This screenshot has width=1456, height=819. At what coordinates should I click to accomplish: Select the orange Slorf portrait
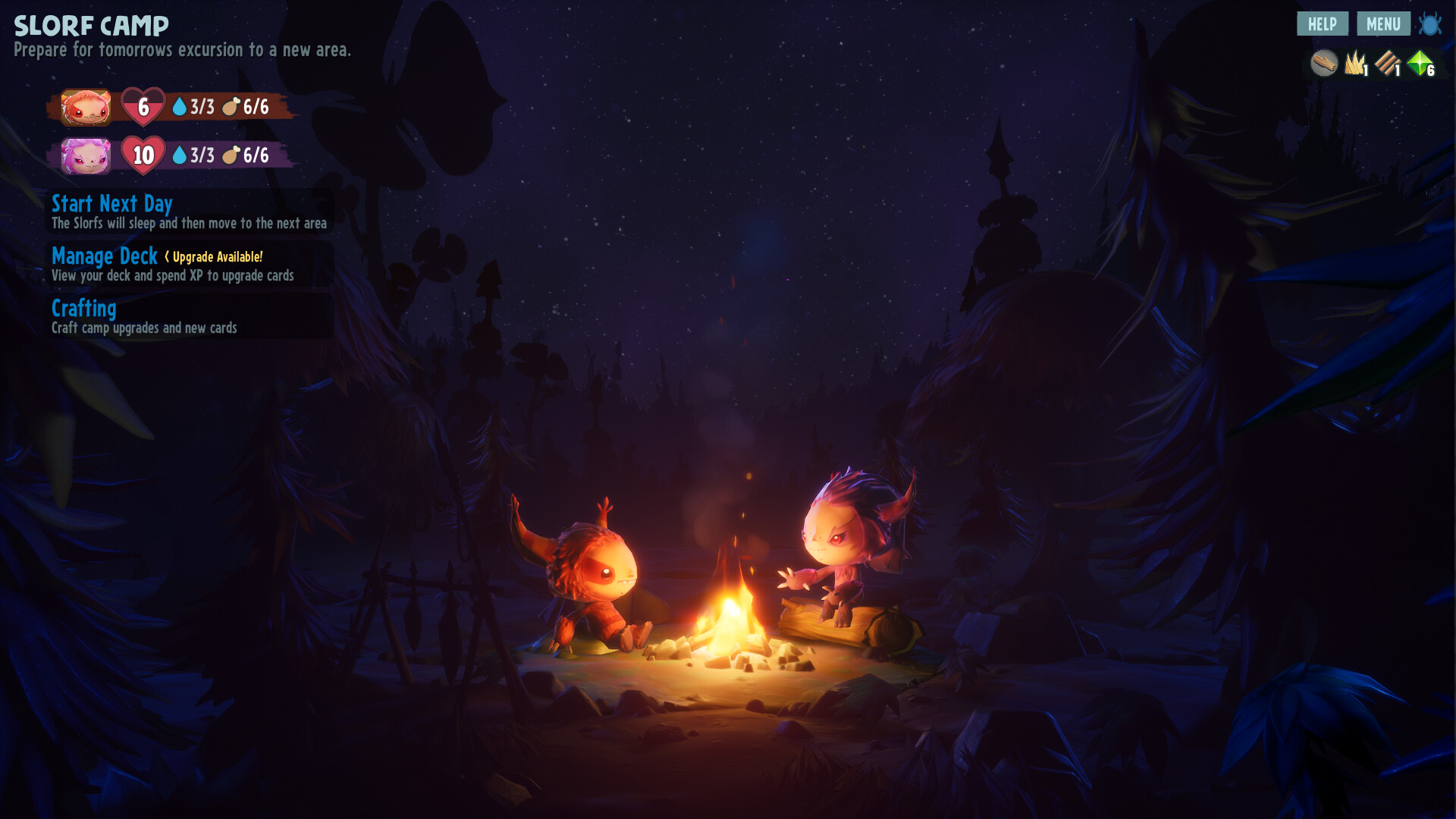86,107
